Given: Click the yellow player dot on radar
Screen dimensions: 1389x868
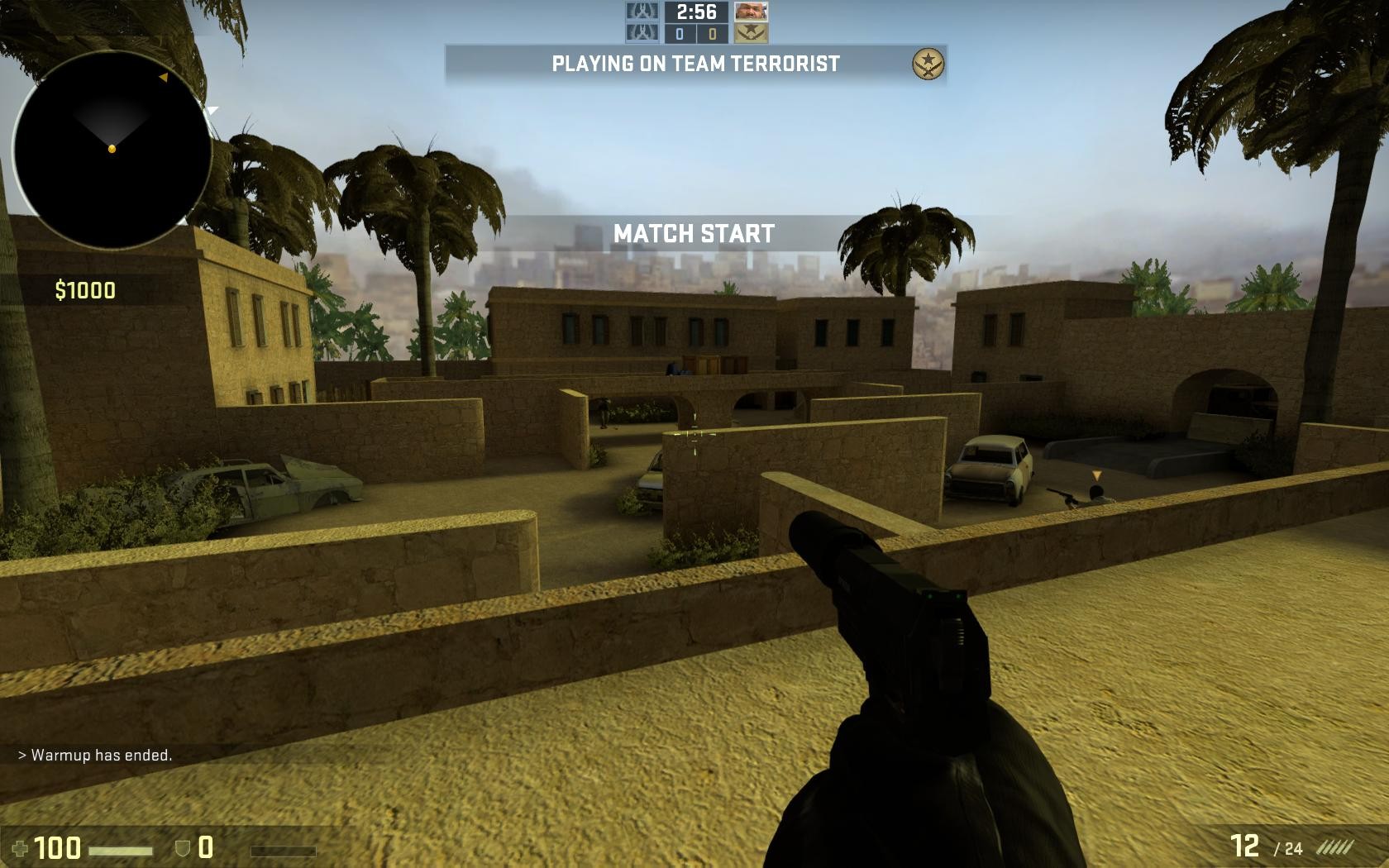Looking at the screenshot, I should (112, 150).
